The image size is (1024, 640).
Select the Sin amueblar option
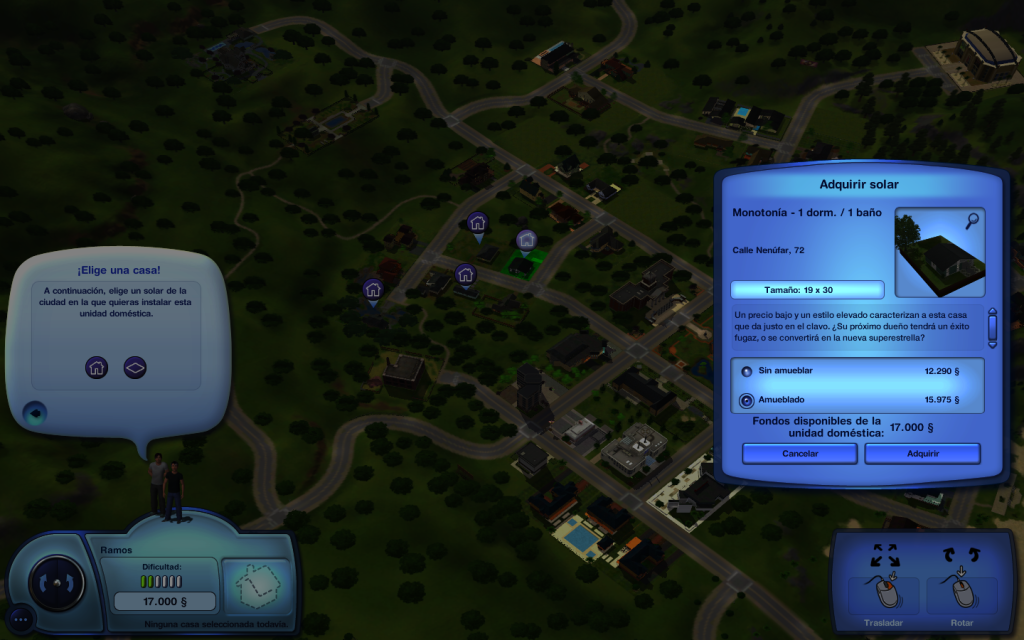[746, 371]
